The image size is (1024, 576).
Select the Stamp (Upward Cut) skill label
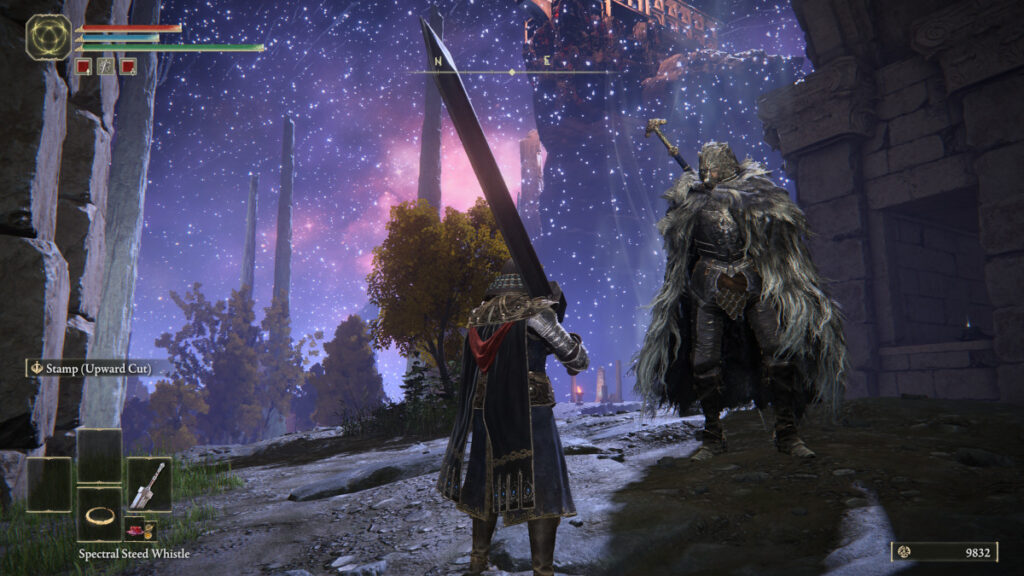[88, 368]
